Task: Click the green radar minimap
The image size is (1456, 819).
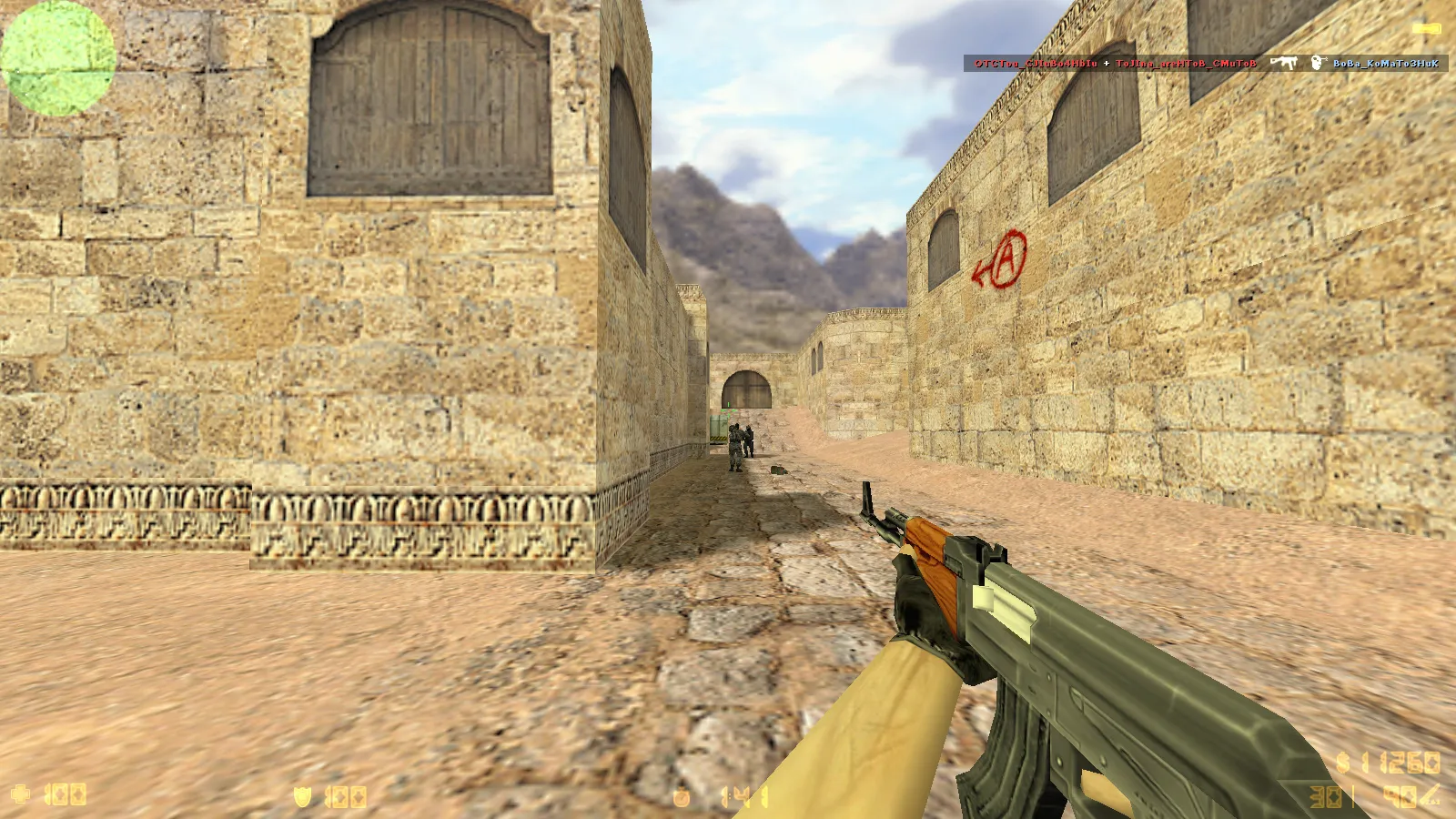Action: pos(58,58)
